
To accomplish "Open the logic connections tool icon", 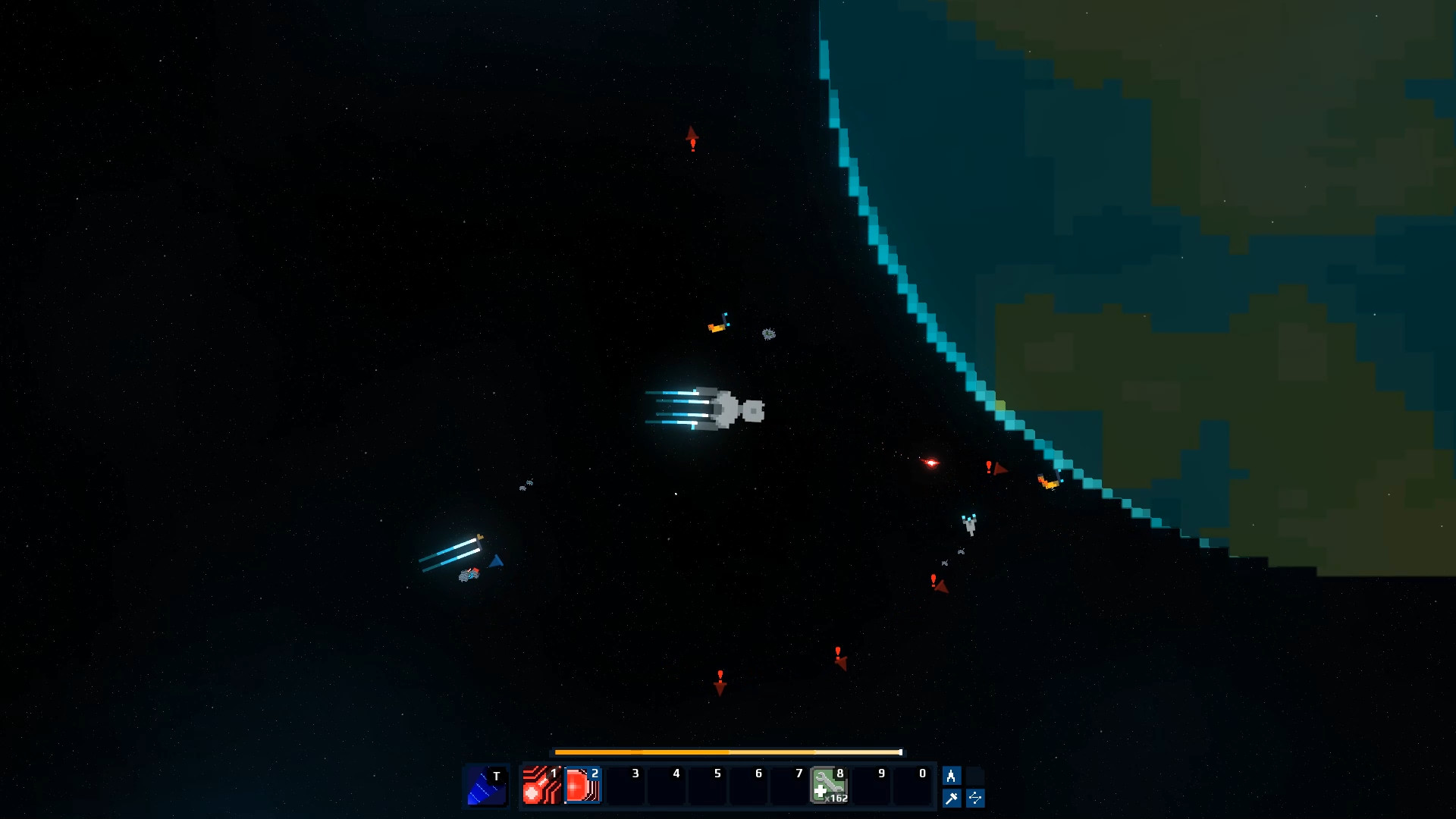I will (976, 798).
